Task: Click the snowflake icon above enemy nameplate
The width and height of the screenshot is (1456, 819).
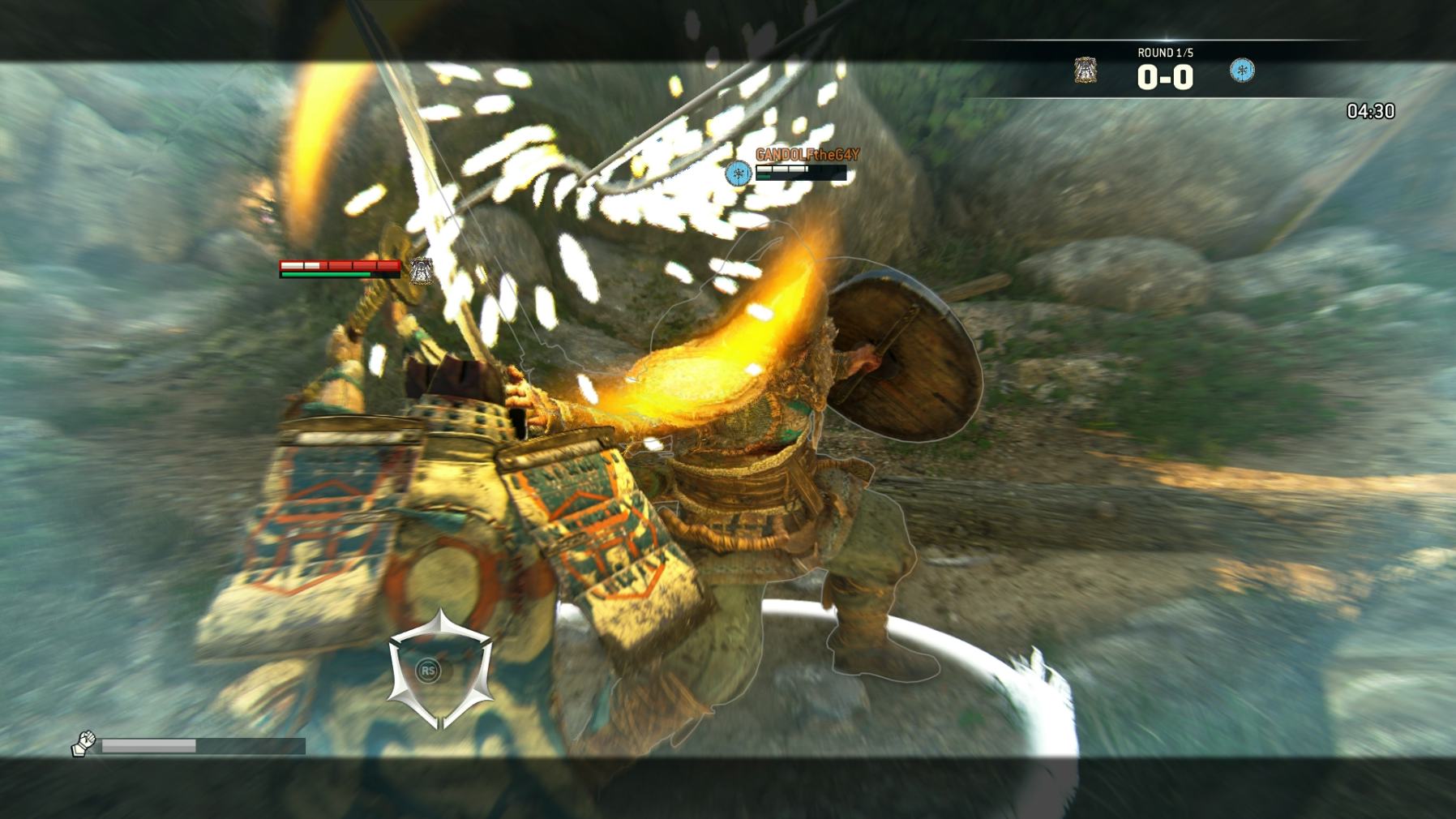Action: pos(738,174)
